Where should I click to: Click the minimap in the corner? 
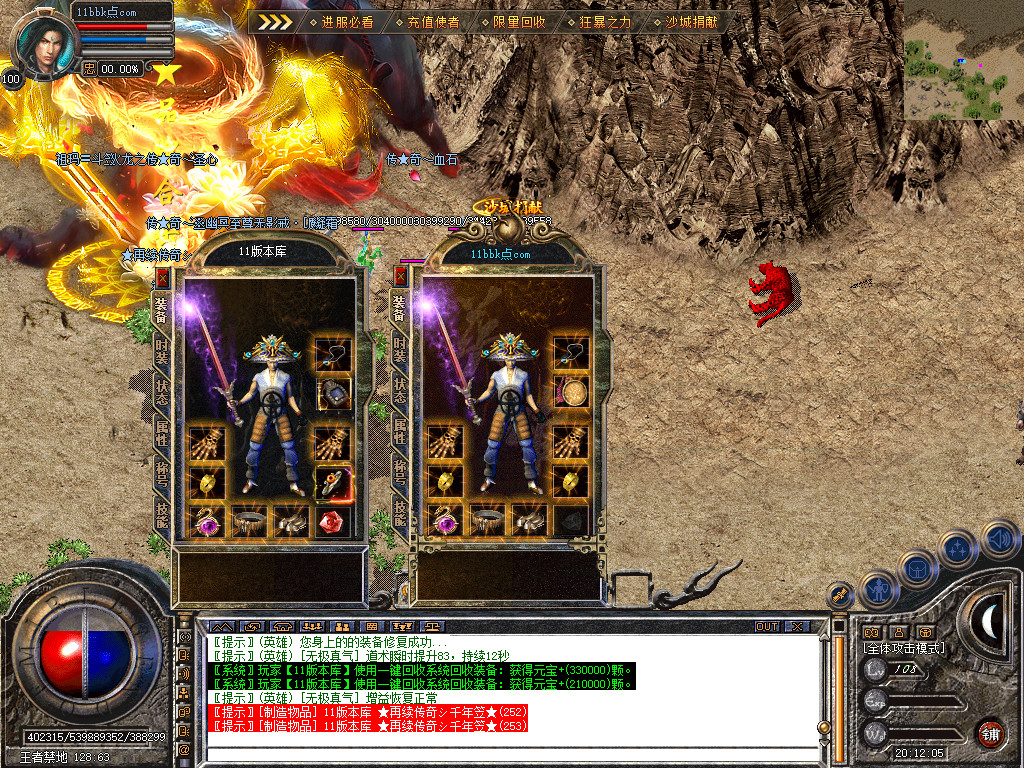(x=963, y=60)
